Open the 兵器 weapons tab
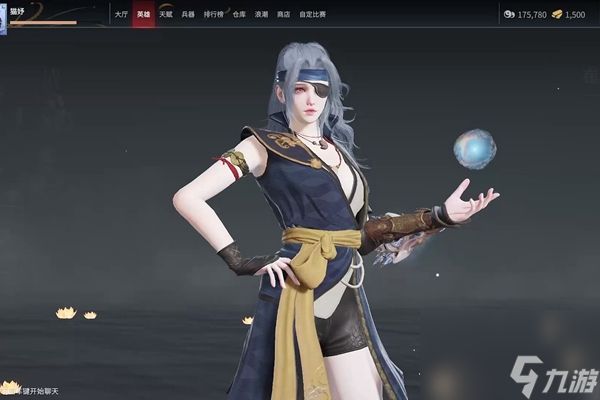The height and width of the screenshot is (400, 600). click(x=188, y=15)
